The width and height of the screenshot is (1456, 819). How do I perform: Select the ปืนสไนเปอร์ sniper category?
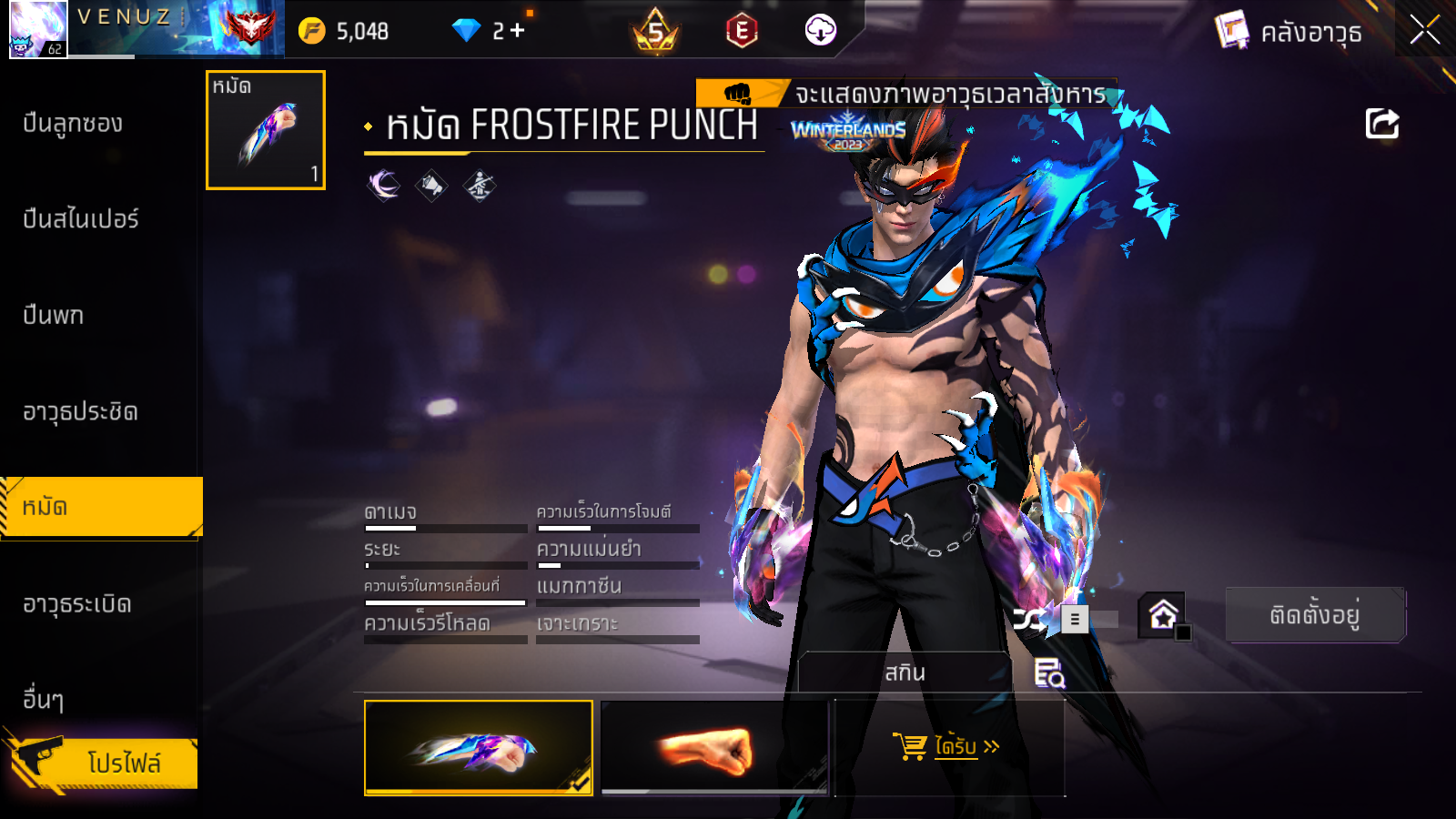(81, 219)
